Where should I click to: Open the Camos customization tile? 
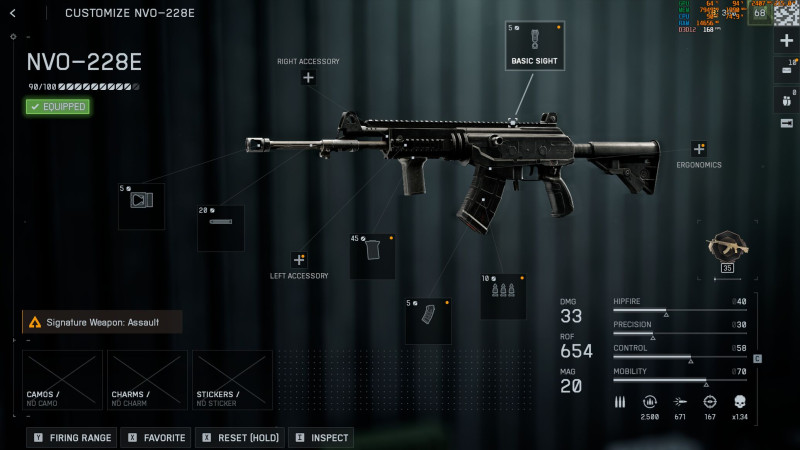point(63,379)
